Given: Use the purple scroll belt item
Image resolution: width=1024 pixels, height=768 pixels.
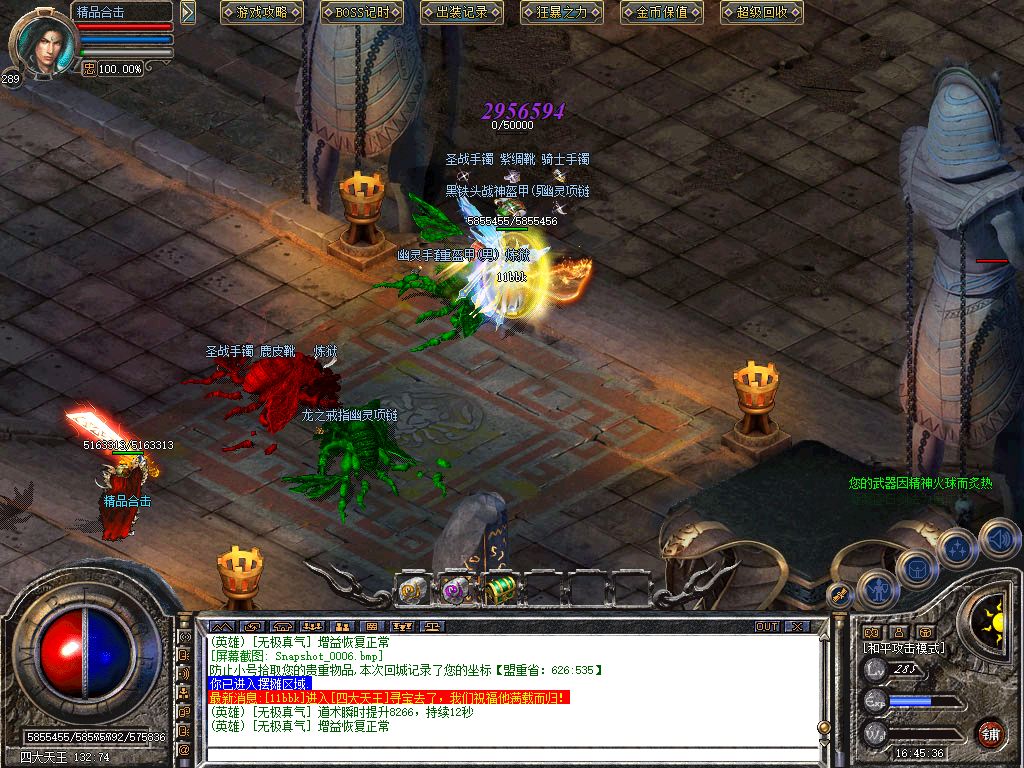Looking at the screenshot, I should tap(455, 590).
